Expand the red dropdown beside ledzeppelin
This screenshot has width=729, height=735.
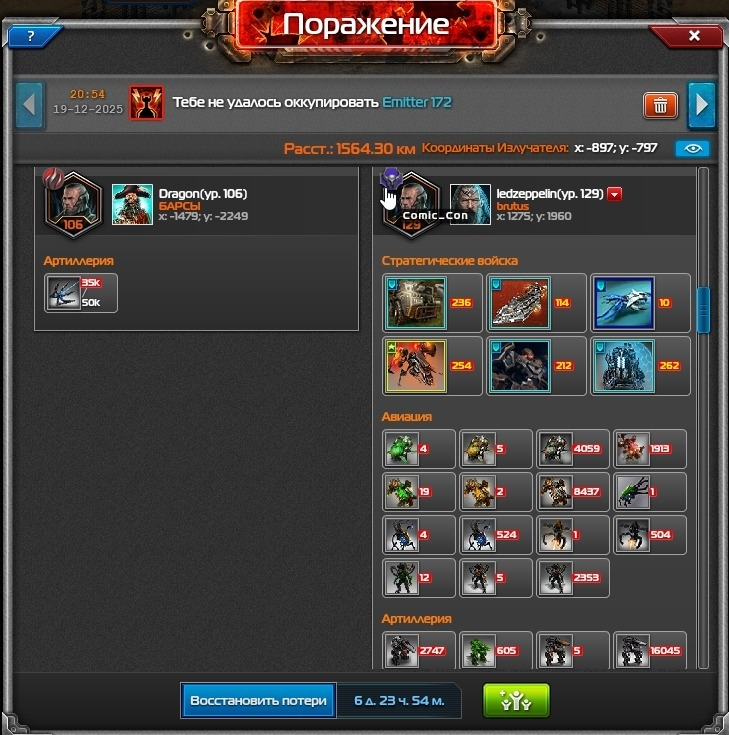pos(615,195)
